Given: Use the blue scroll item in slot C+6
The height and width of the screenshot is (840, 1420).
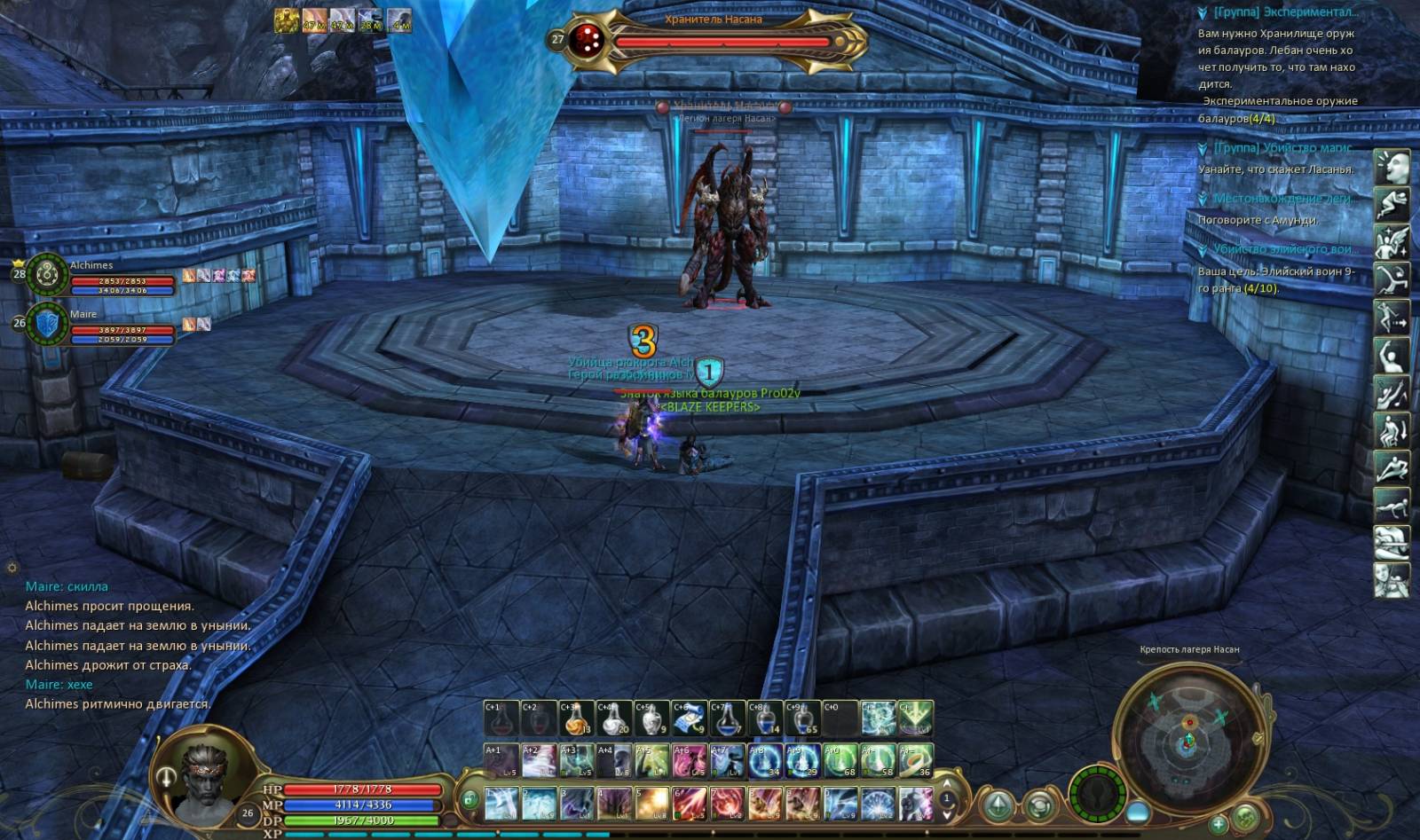Looking at the screenshot, I should pos(688,718).
